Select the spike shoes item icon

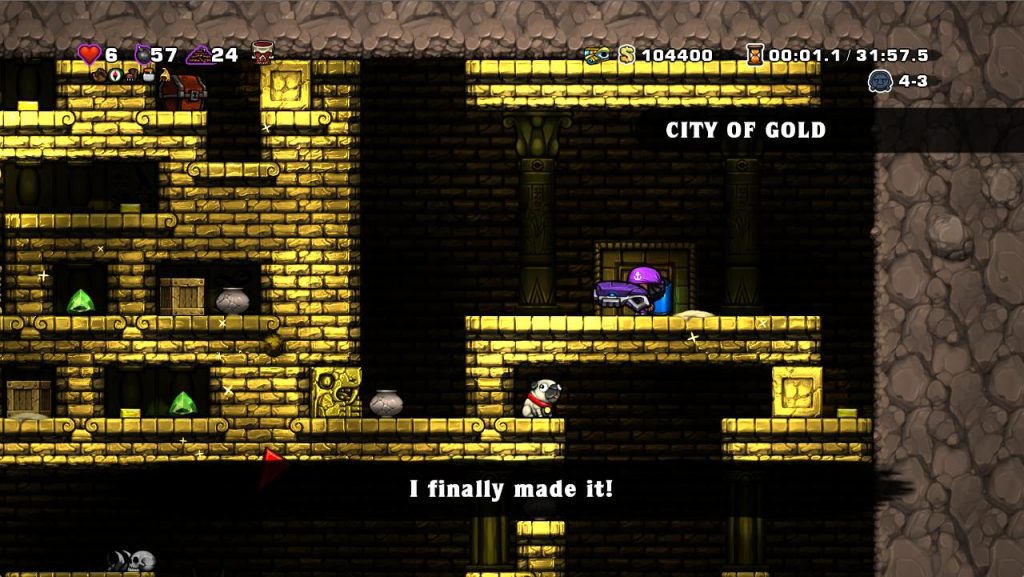[132, 76]
